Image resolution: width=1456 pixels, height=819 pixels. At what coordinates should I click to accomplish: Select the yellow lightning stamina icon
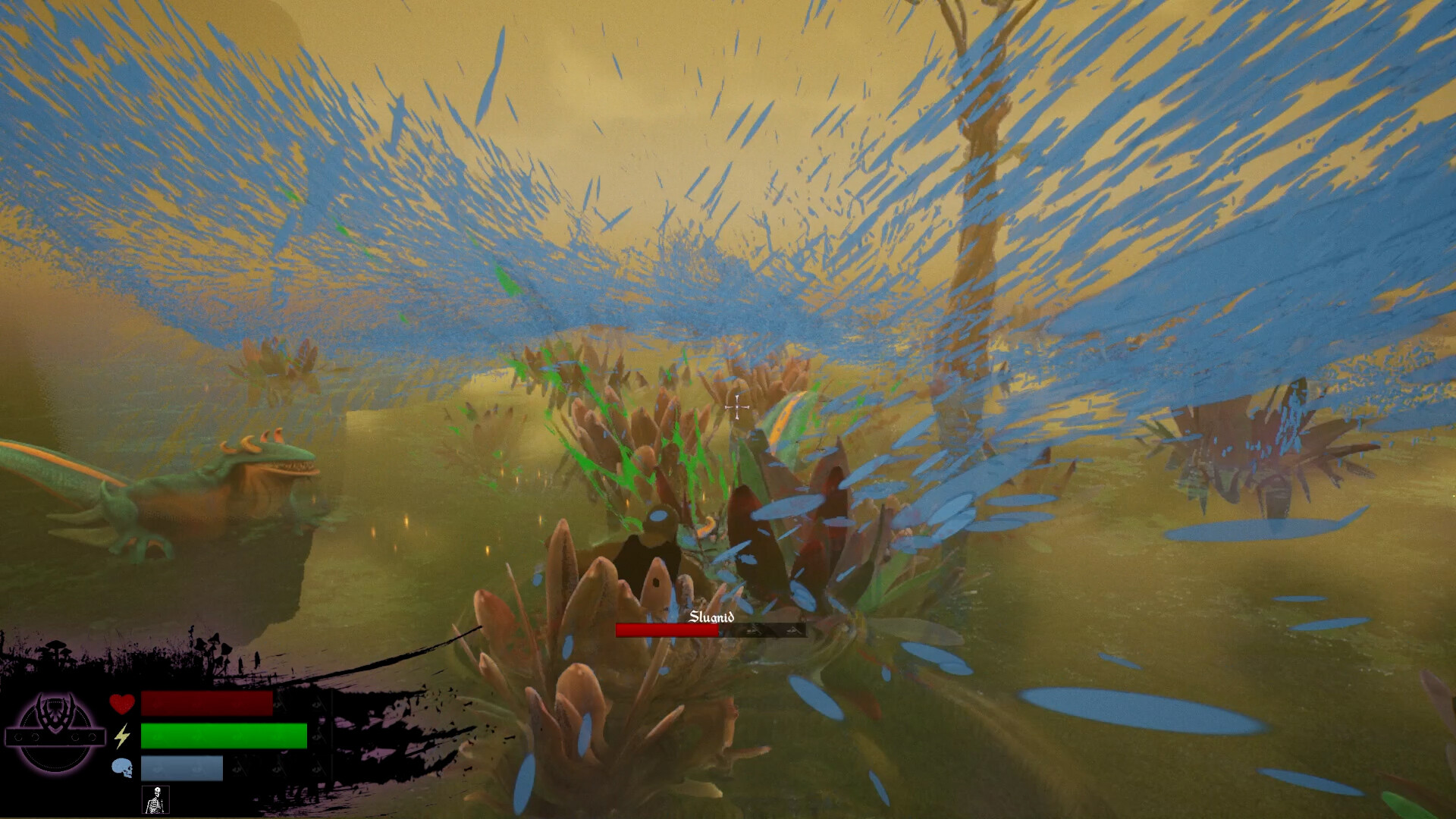[x=121, y=737]
